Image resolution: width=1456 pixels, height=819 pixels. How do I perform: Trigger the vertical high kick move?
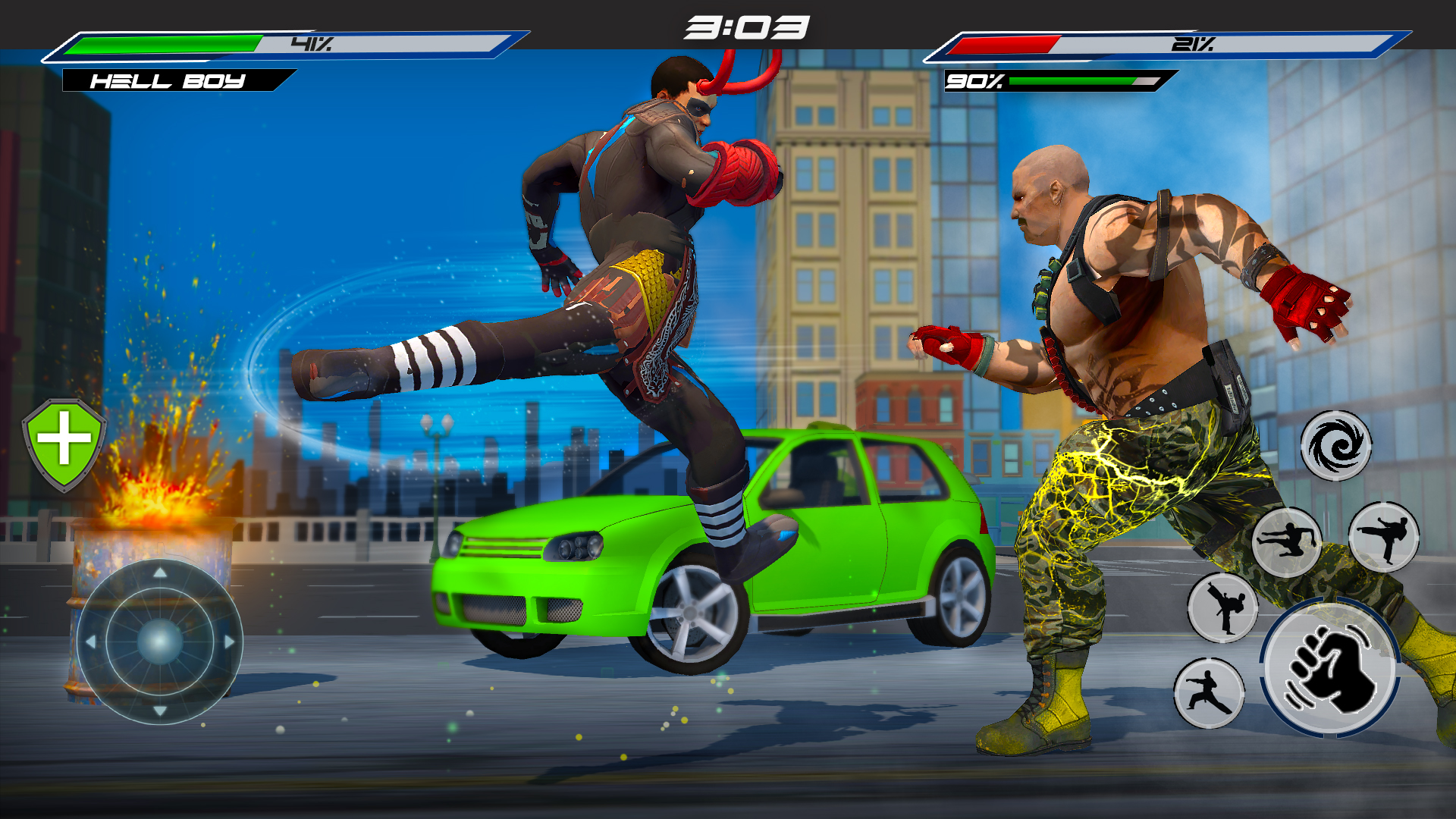click(x=1222, y=608)
